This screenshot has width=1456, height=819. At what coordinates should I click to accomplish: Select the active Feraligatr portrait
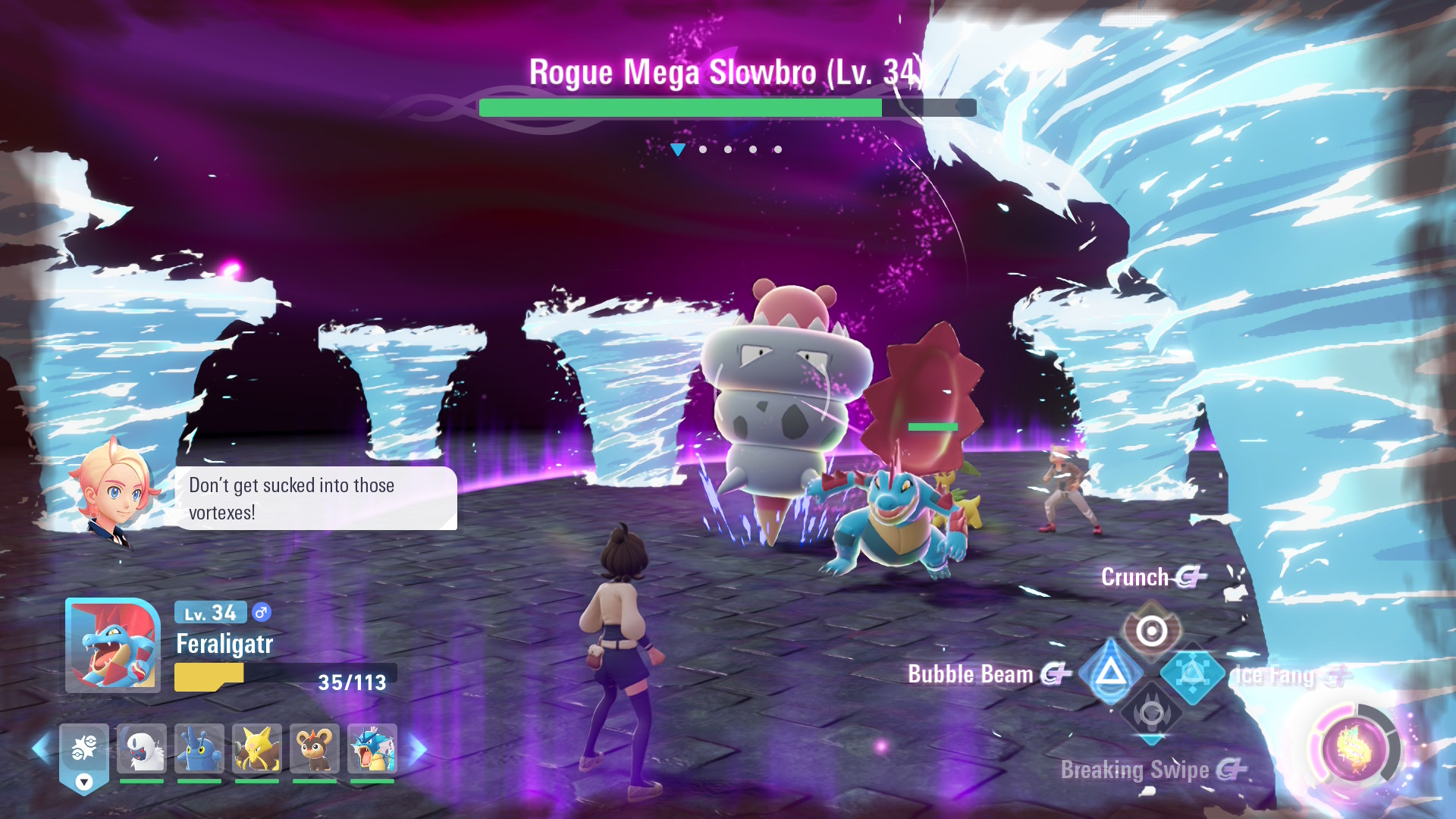click(x=113, y=645)
